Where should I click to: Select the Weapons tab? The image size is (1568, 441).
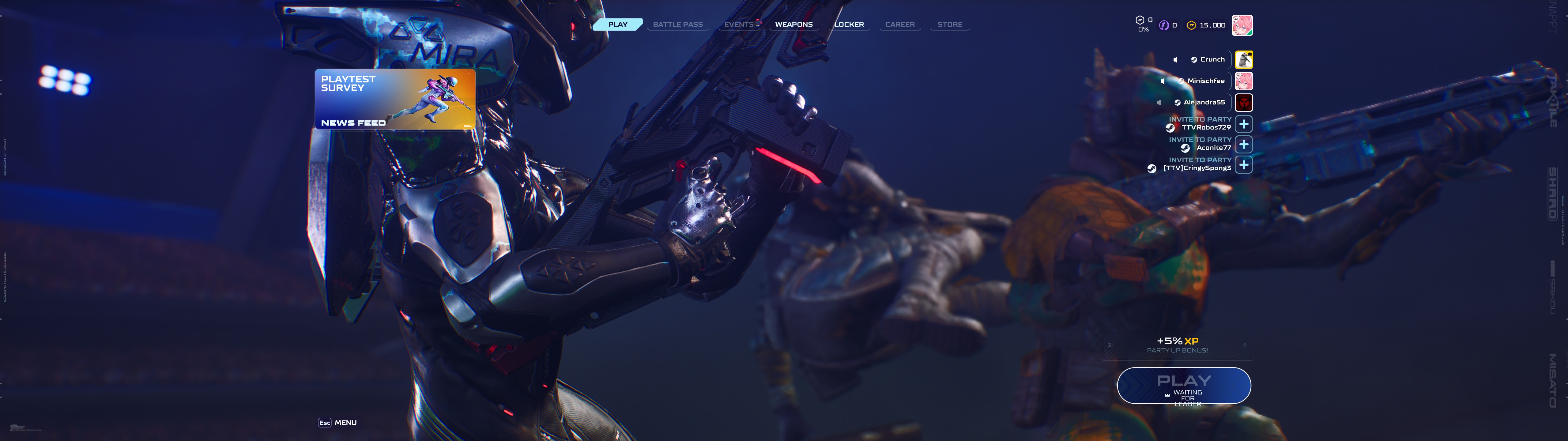794,24
